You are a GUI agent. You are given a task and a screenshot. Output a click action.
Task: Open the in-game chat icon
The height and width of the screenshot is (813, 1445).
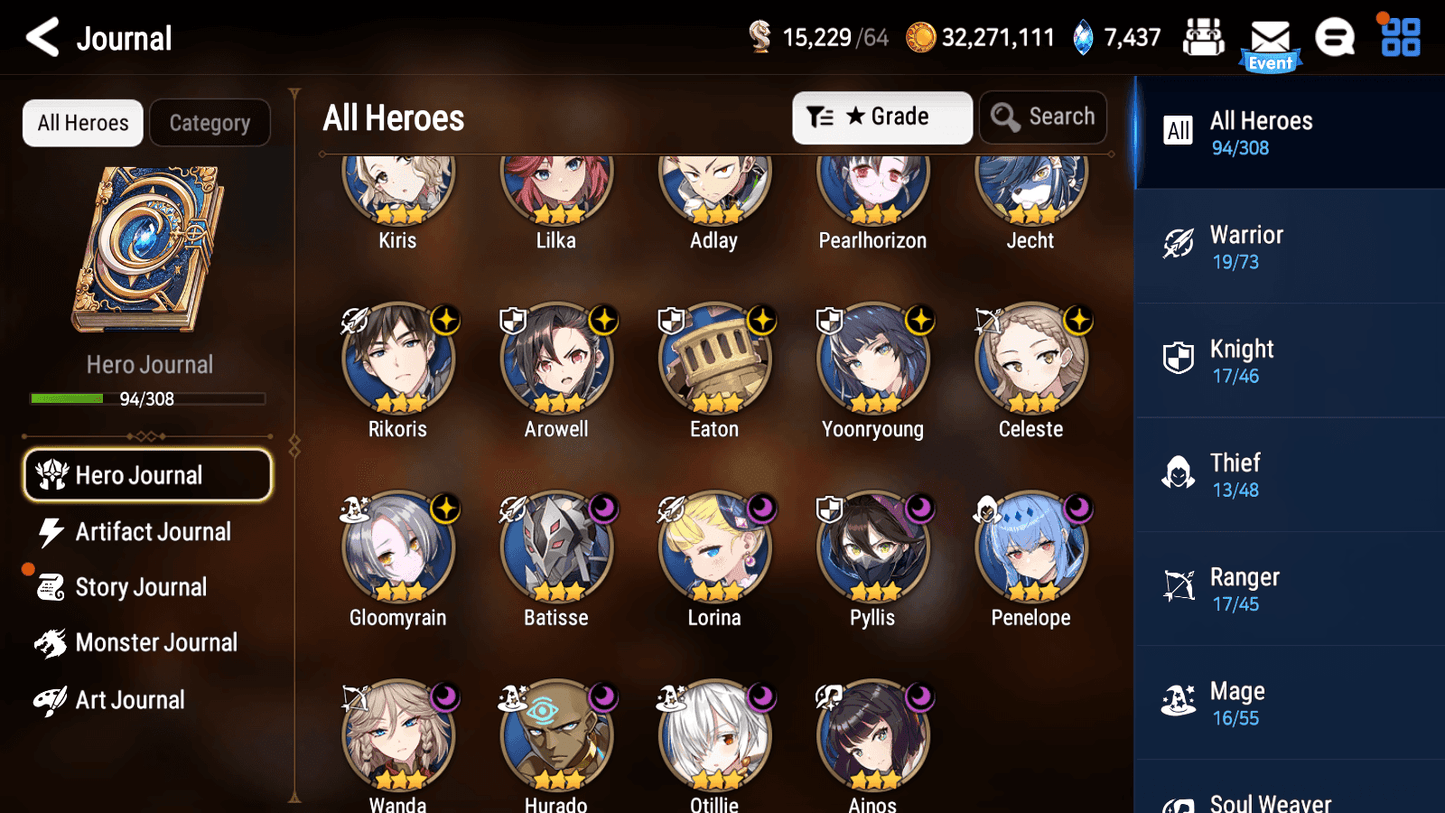1336,37
